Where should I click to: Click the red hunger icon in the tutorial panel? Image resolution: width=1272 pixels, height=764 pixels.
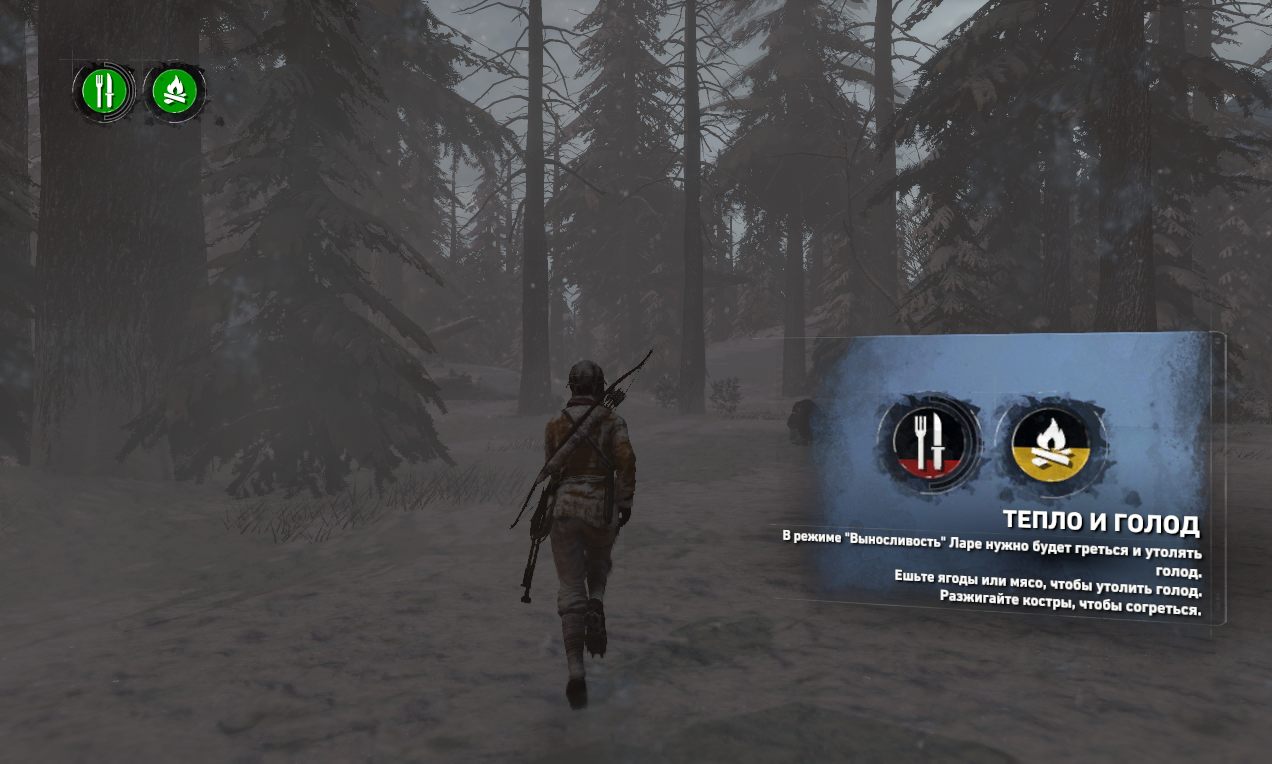tap(929, 440)
